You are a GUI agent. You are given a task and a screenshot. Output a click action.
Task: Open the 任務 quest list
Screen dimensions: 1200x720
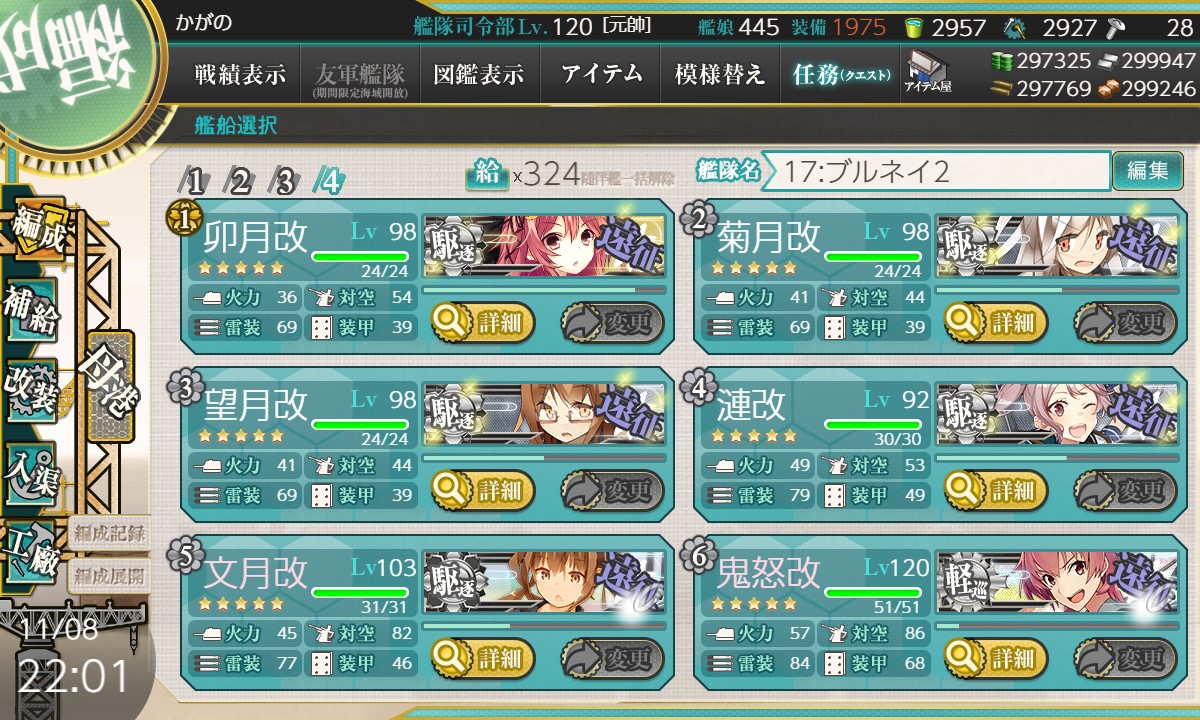(x=840, y=75)
